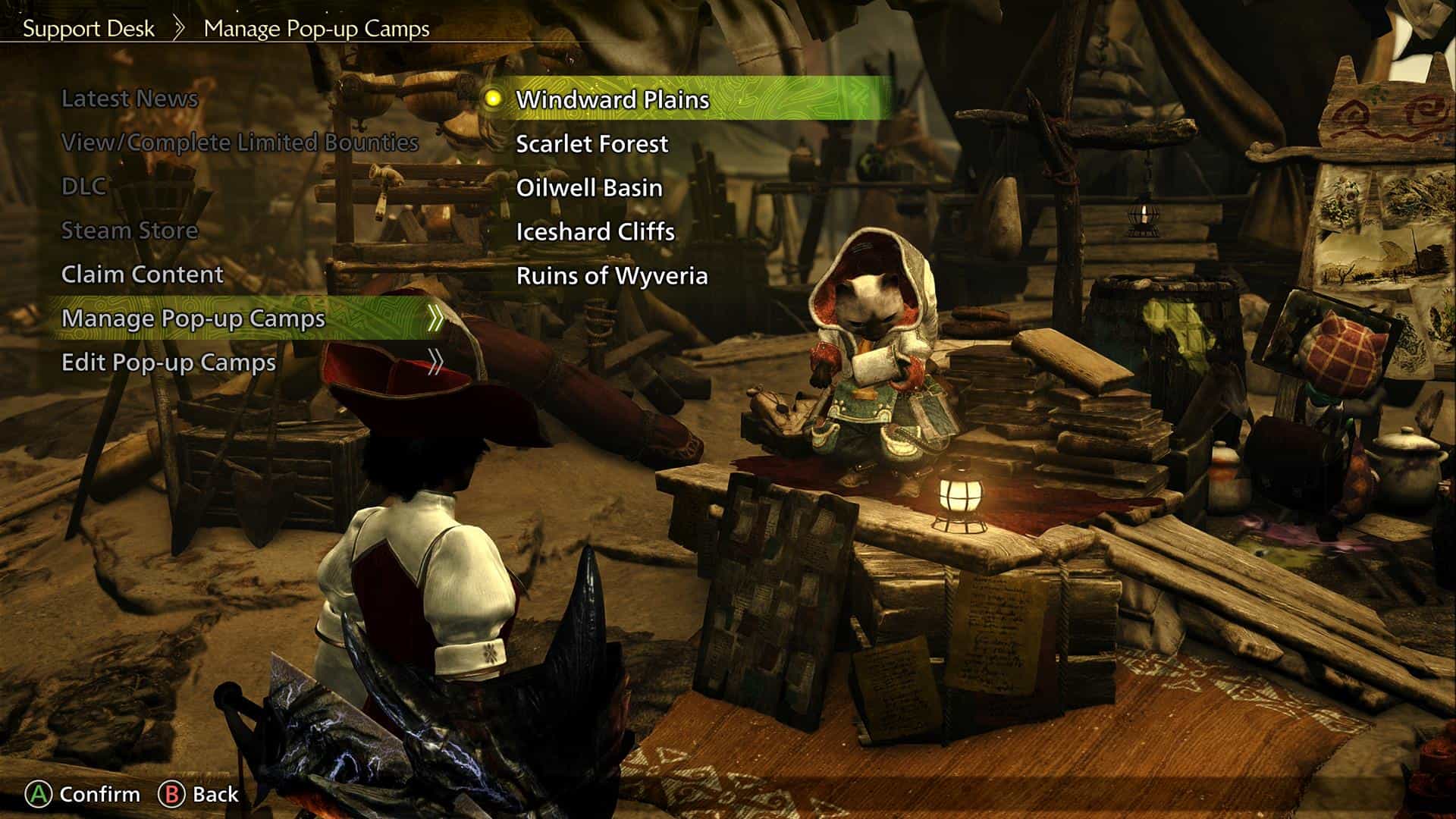Choose Ruins of Wyveria
This screenshot has width=1456, height=819.
point(611,275)
